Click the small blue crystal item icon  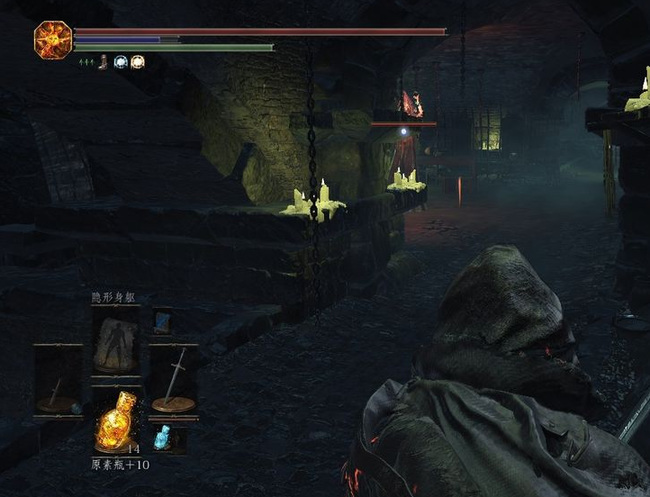click(163, 437)
